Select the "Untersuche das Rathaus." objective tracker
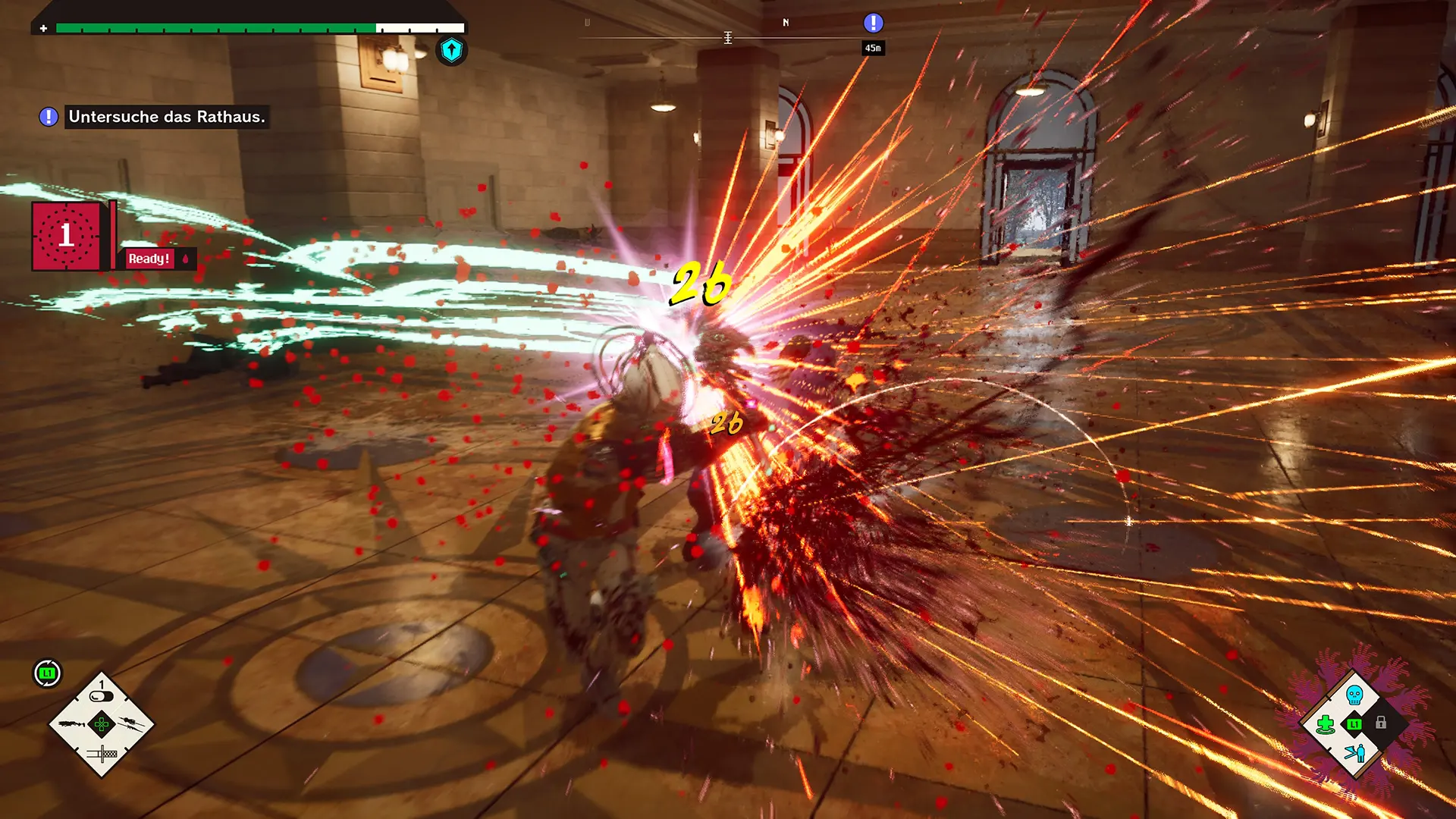This screenshot has width=1456, height=819. click(x=166, y=117)
